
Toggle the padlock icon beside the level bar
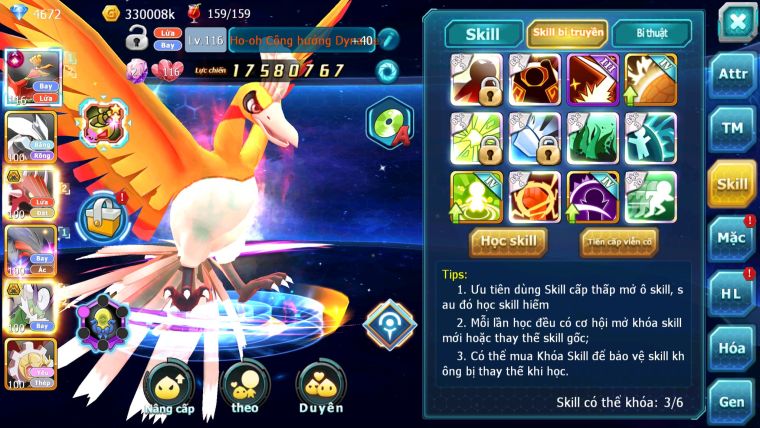(x=137, y=40)
